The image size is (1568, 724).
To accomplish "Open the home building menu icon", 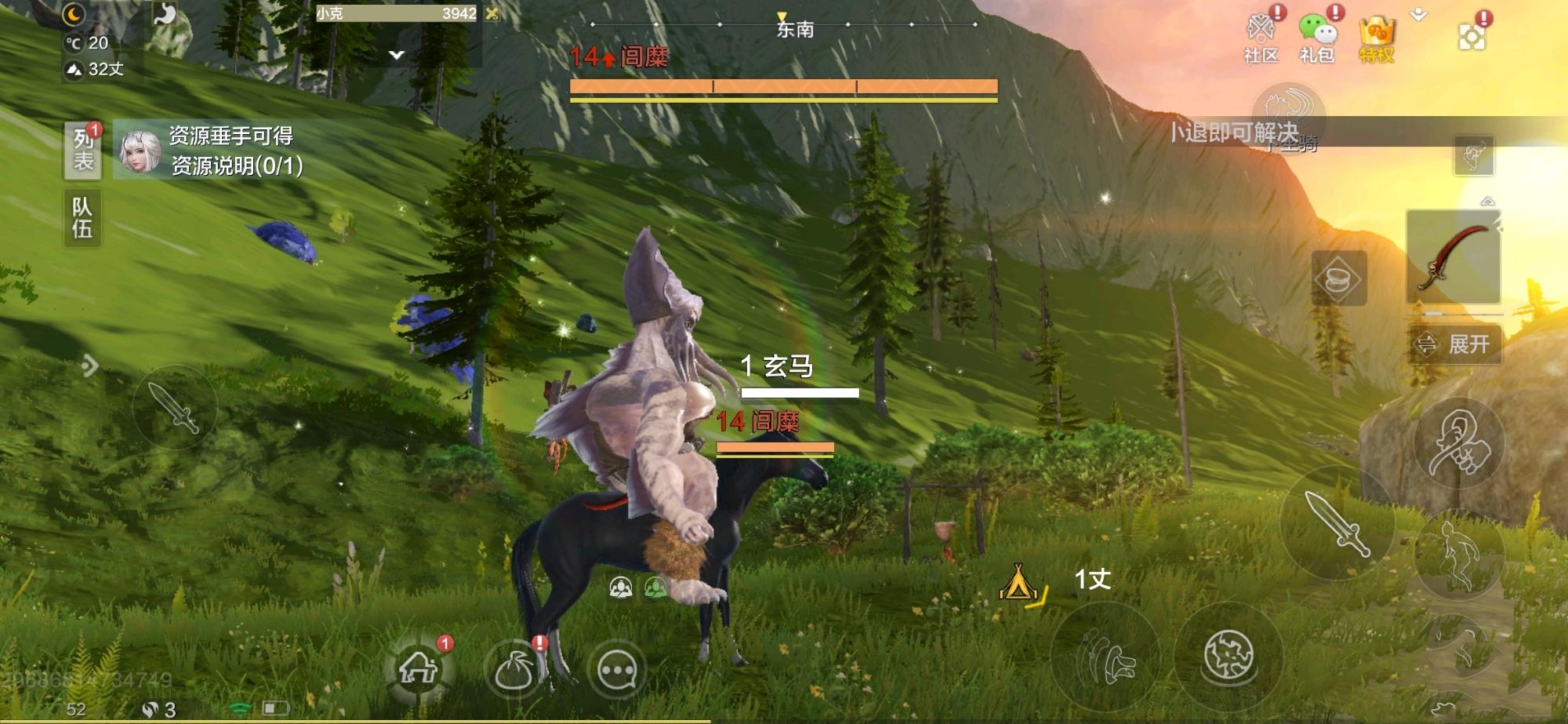I will click(419, 669).
